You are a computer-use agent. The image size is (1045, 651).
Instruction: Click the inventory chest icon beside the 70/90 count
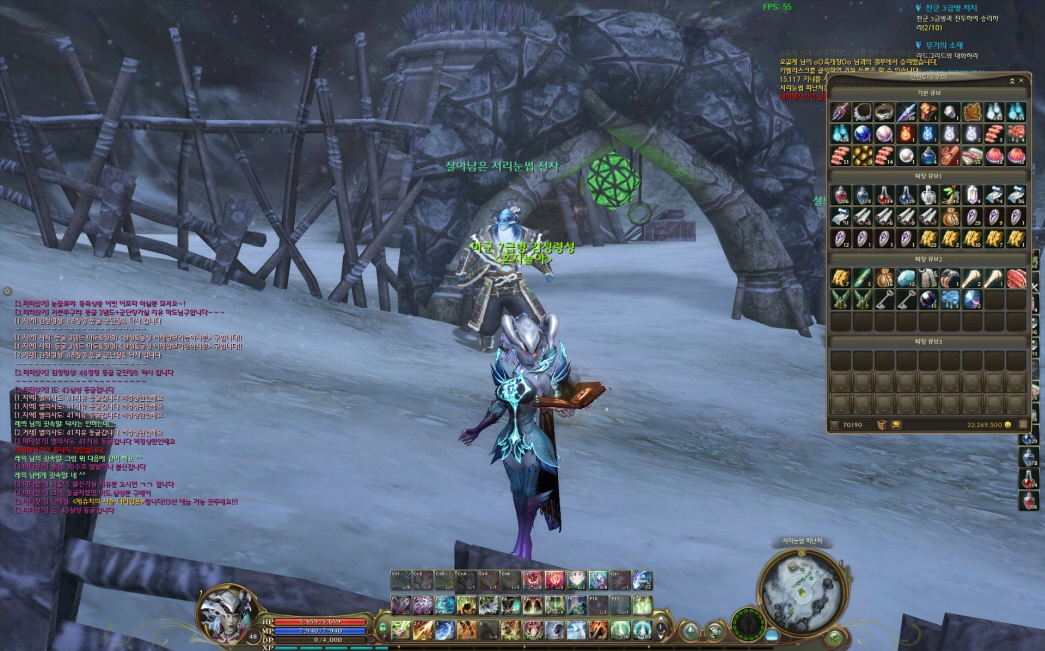tap(882, 425)
